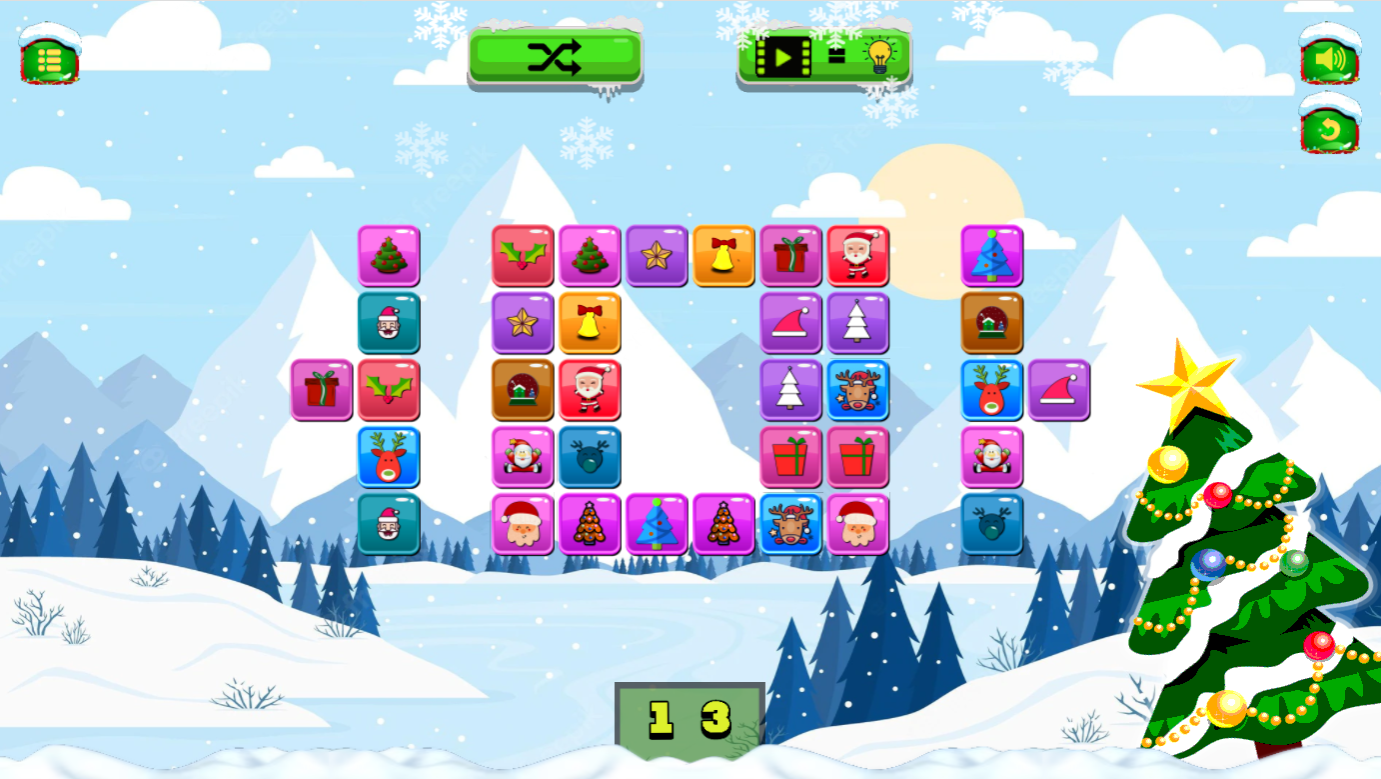Click the blue Christmas tree tile

tap(991, 256)
